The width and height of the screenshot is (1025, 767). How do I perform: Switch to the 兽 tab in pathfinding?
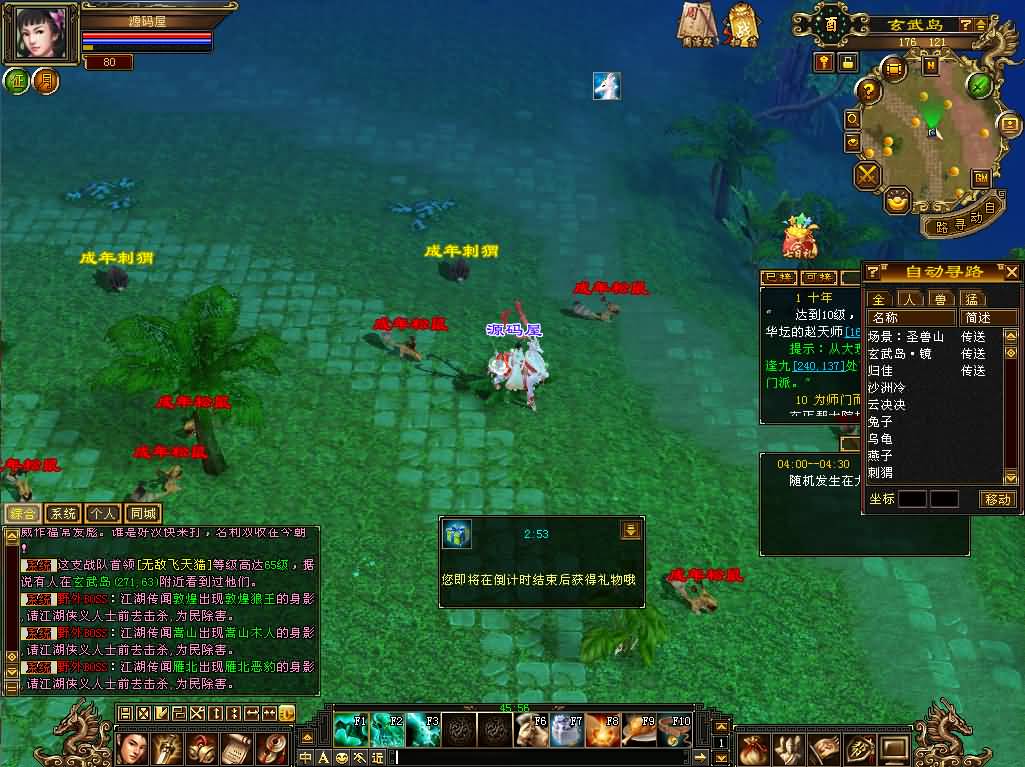click(940, 299)
